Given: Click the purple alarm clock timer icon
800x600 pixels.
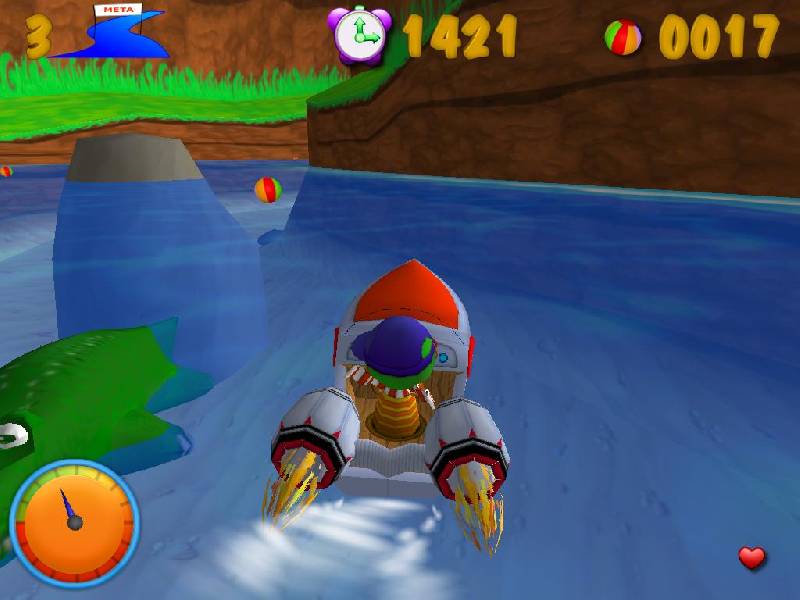Looking at the screenshot, I should [361, 35].
